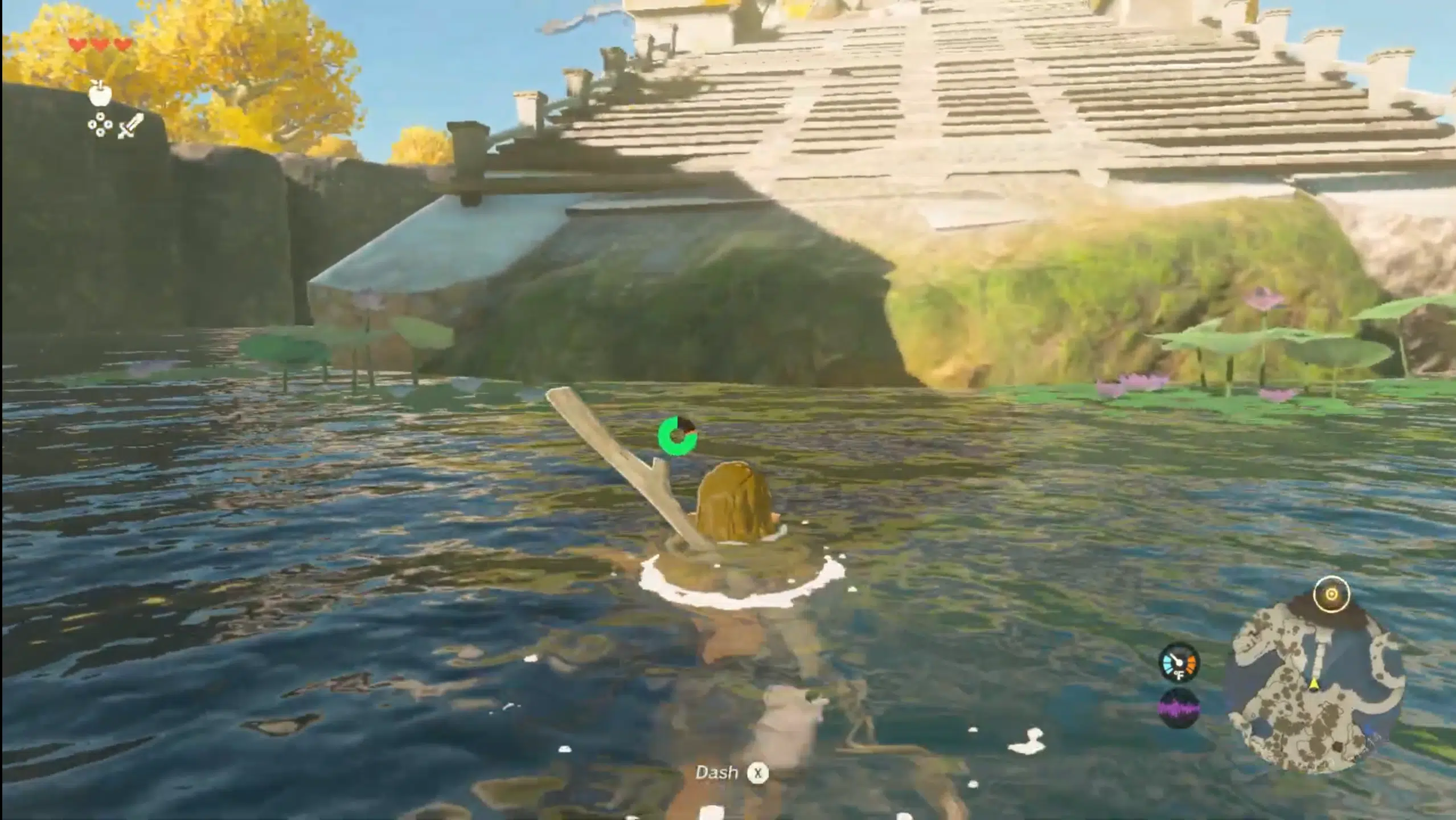The height and width of the screenshot is (820, 1456).
Task: Select the X button prompt next to Dash
Action: pos(757,773)
